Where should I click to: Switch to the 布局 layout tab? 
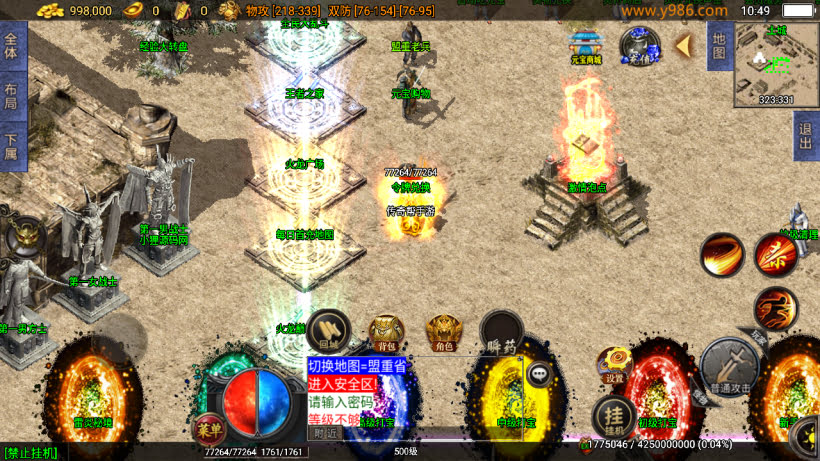(12, 96)
